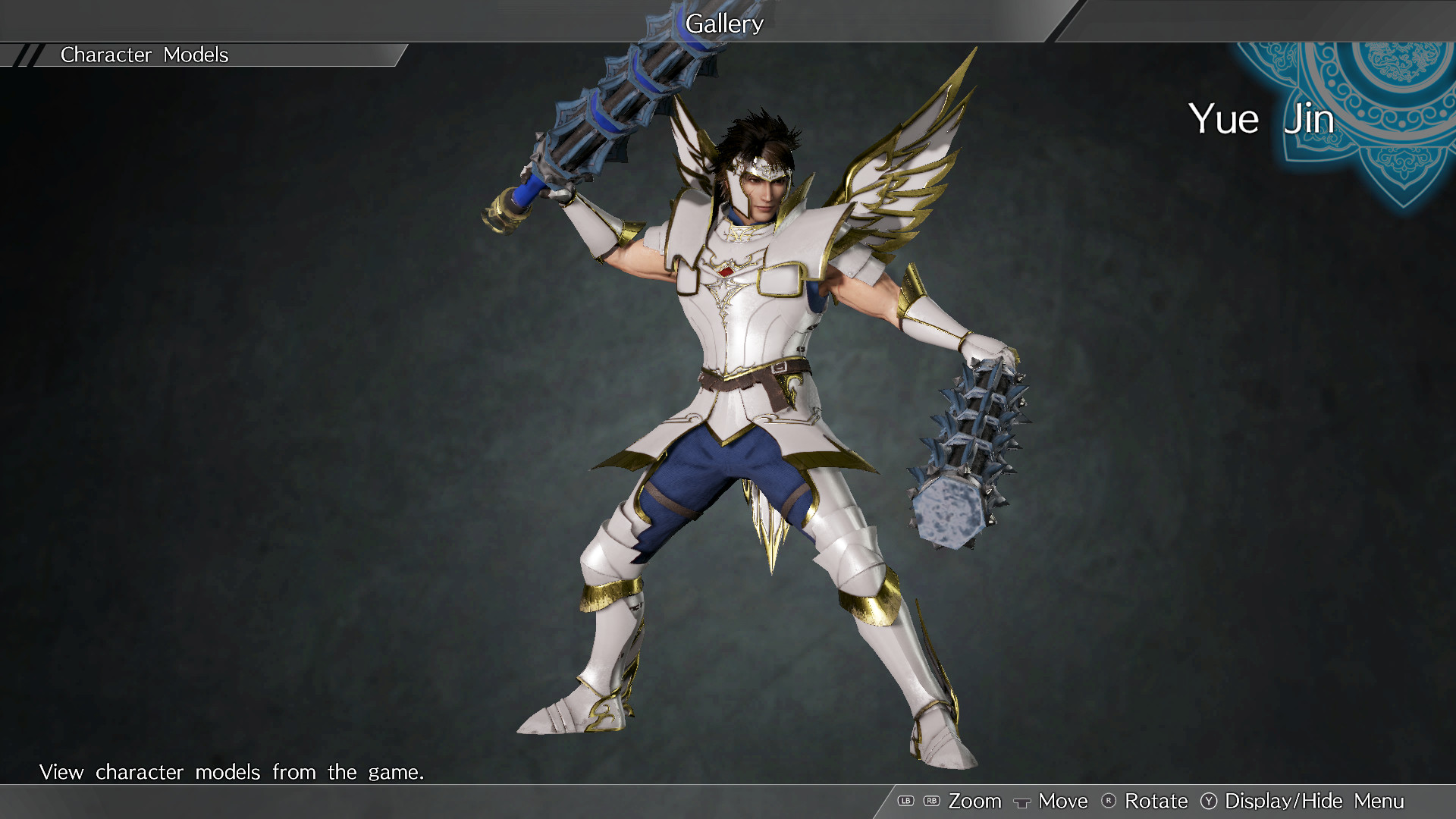Click the Move label in control bar
The image size is (1456, 819).
click(1062, 801)
